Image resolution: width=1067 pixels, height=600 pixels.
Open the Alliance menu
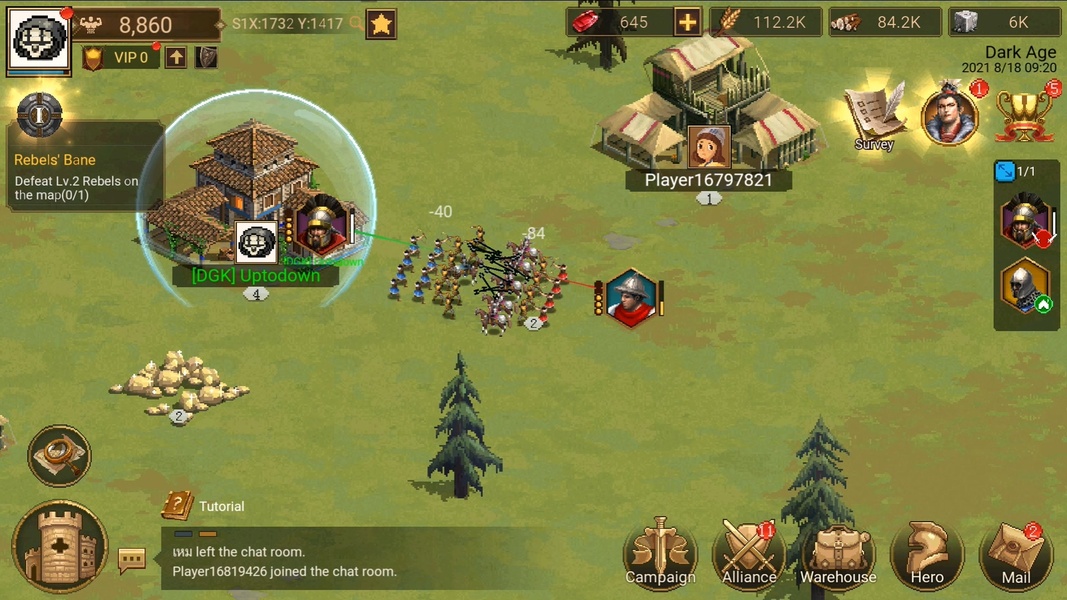point(748,553)
